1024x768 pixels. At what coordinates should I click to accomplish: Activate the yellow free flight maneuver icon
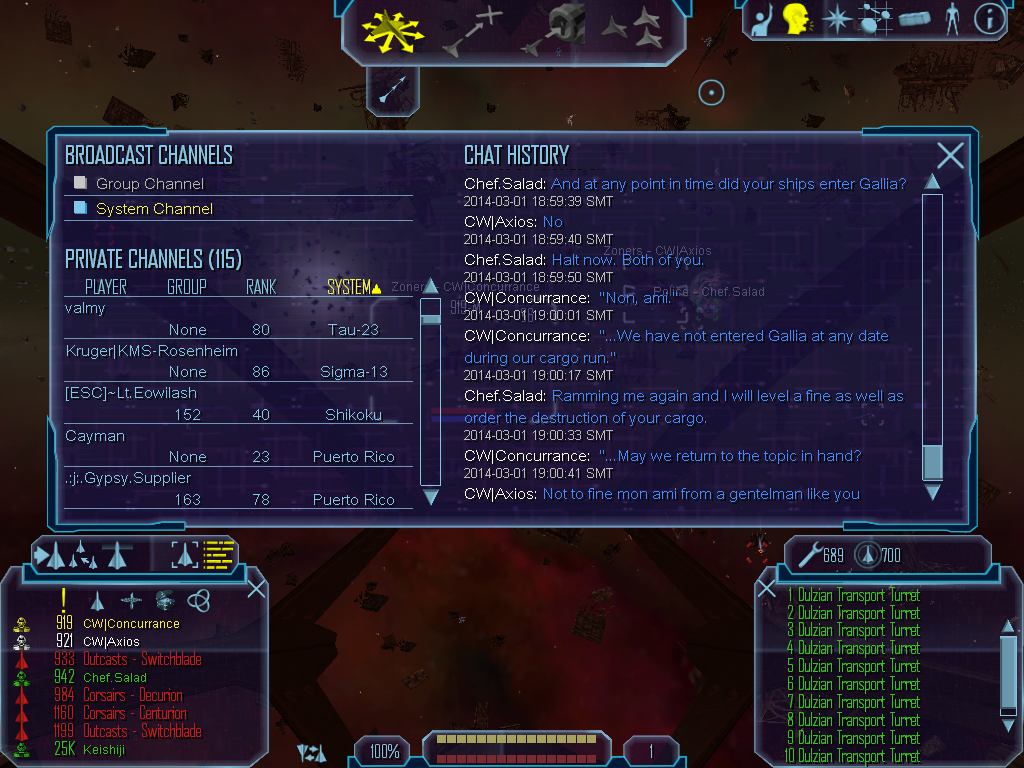(x=393, y=32)
